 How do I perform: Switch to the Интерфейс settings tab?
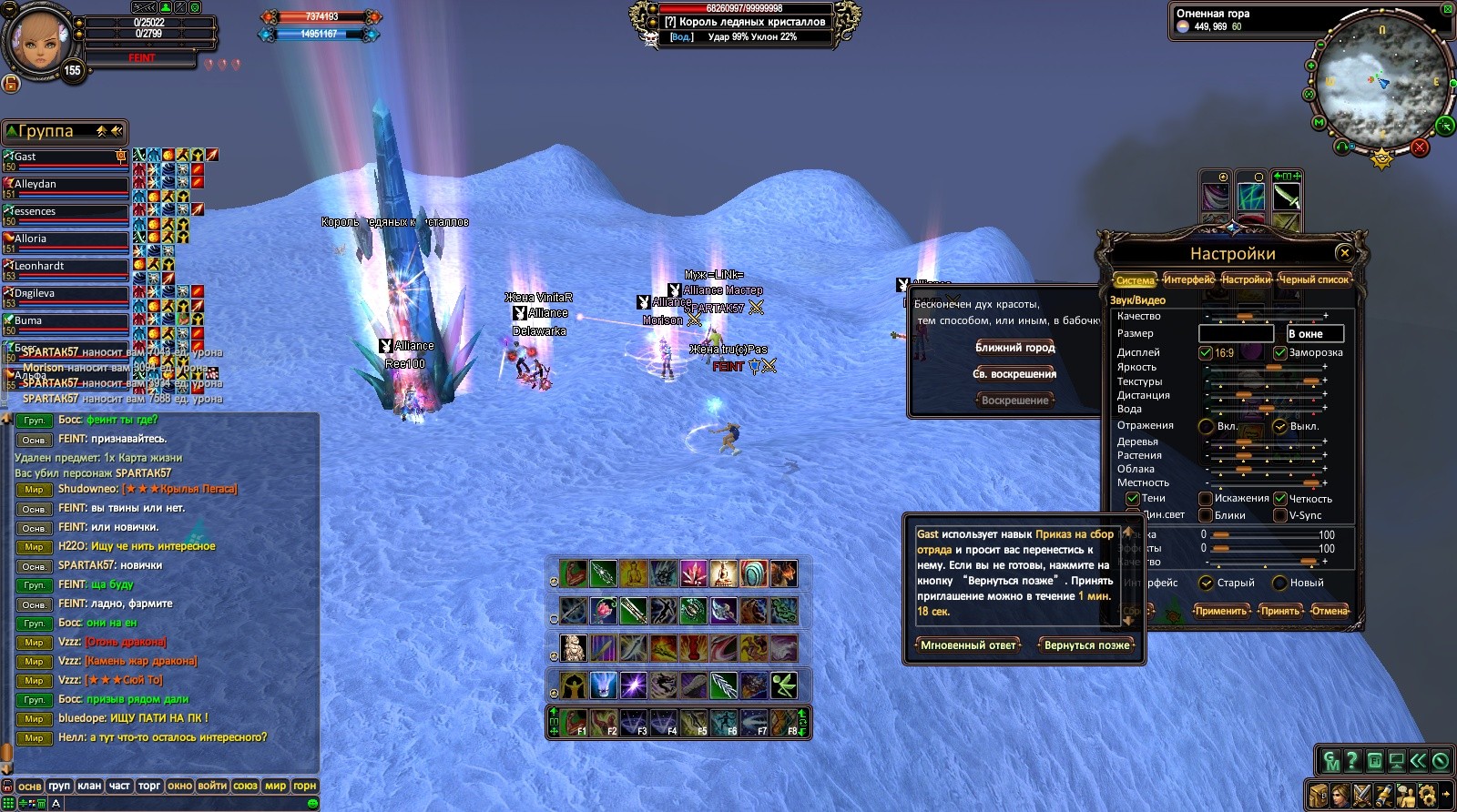coord(1188,279)
